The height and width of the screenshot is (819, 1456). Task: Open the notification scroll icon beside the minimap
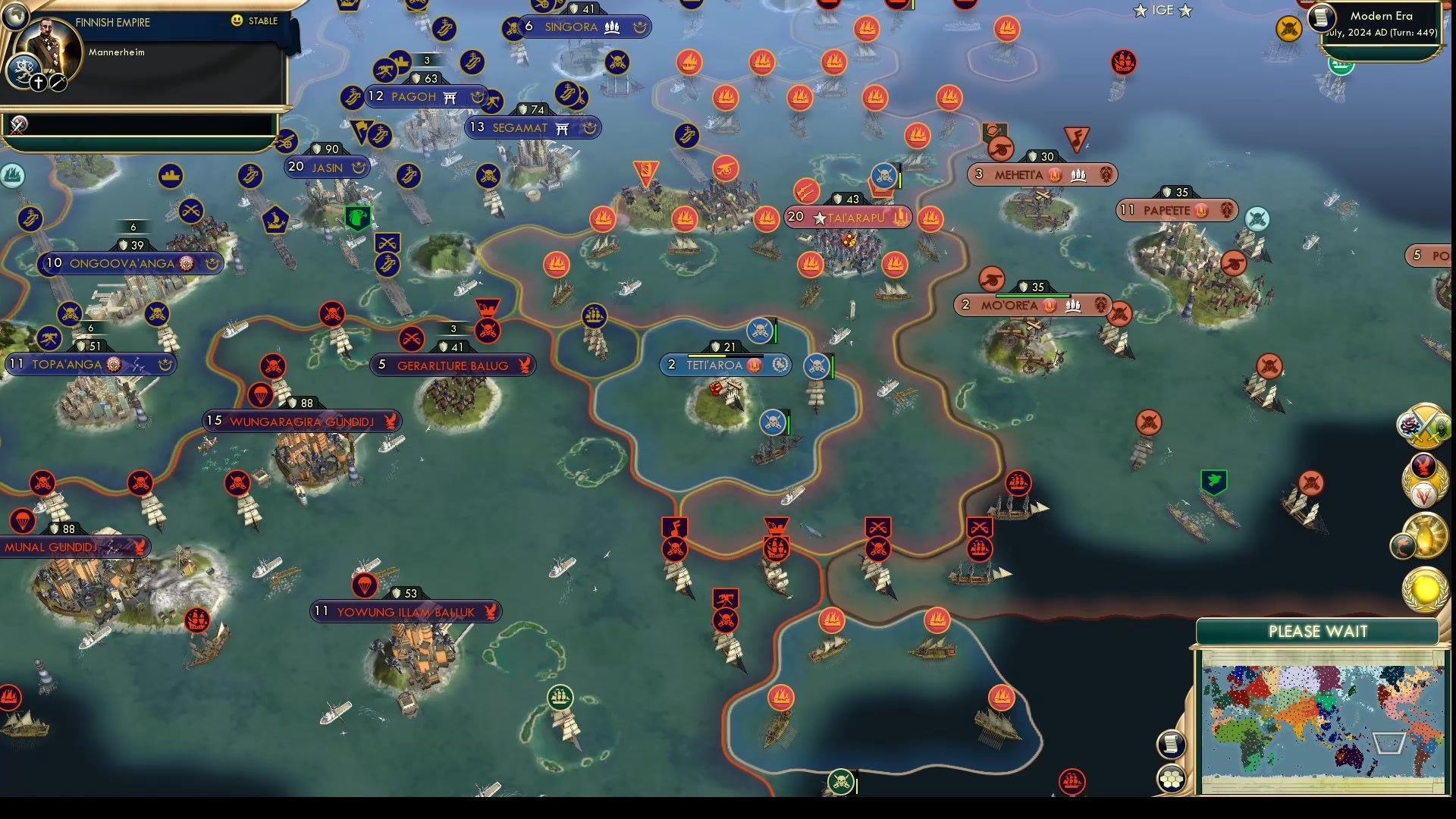pos(1172,745)
